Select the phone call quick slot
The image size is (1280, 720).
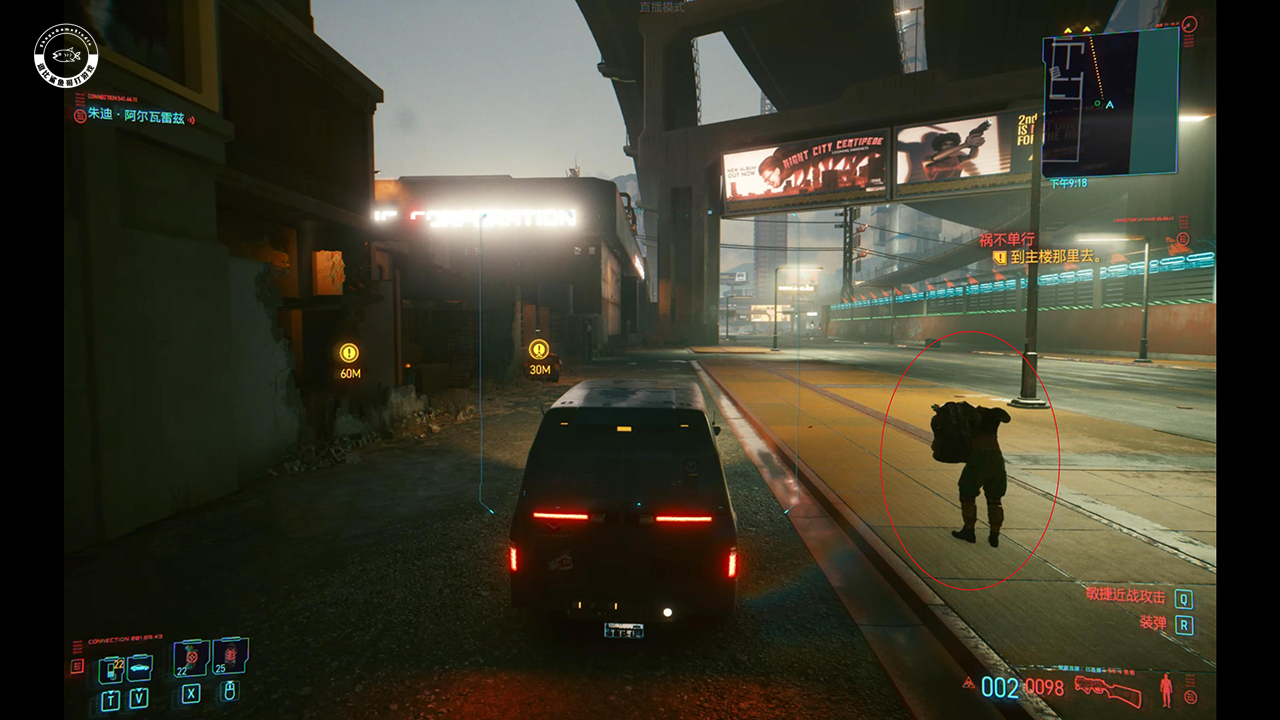(110, 669)
